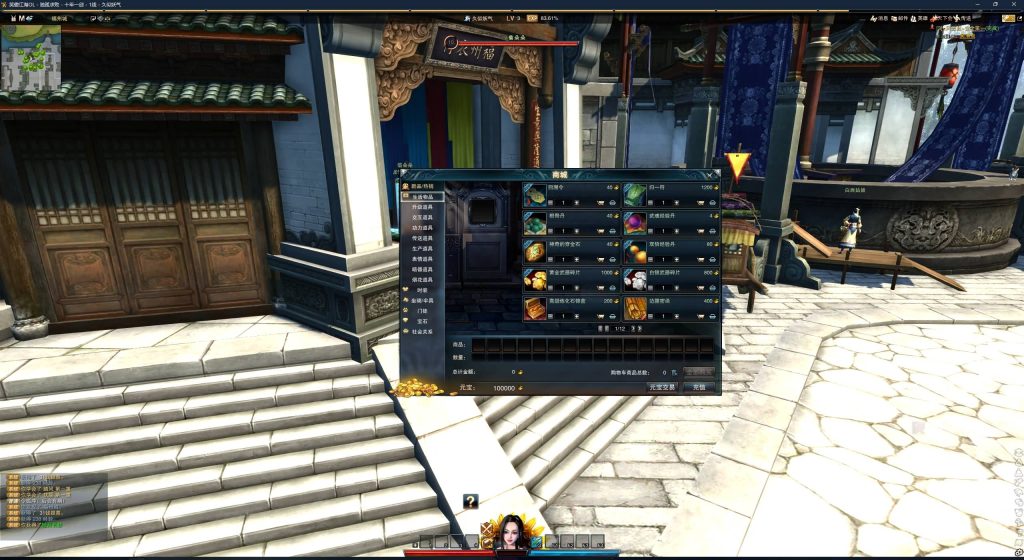Close the game window

pyautogui.click(x=1012, y=5)
